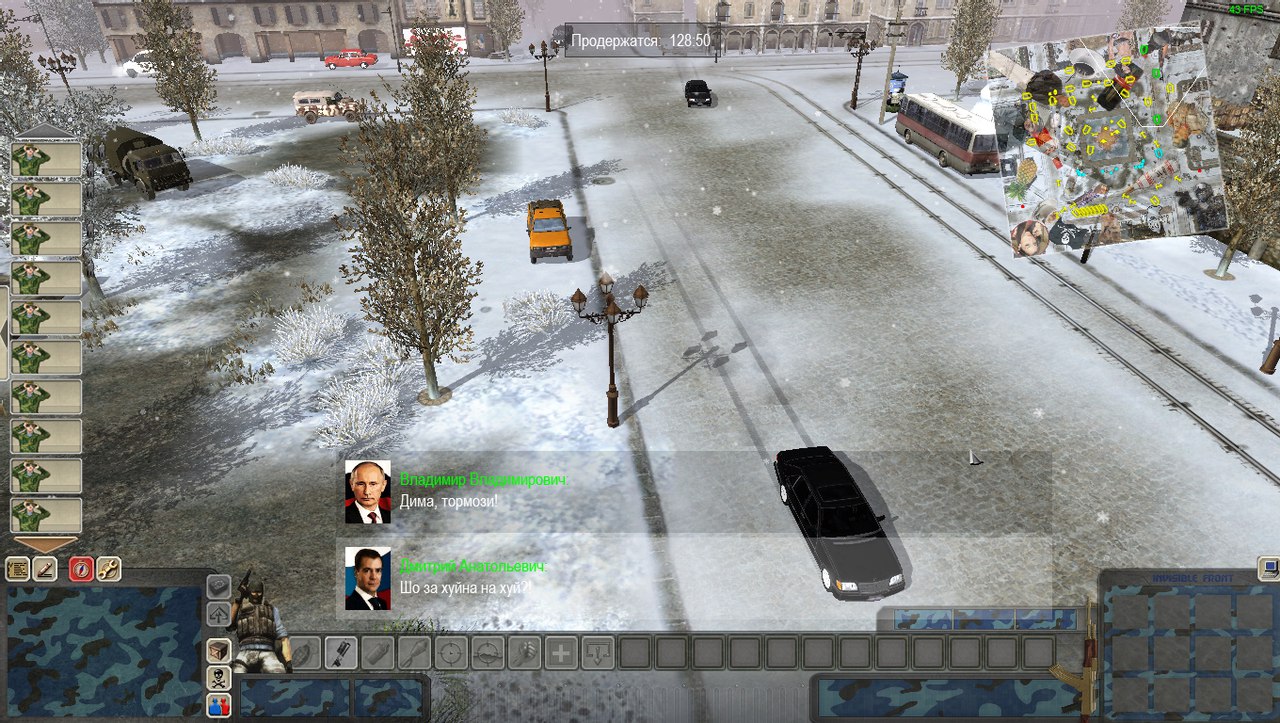The image size is (1280, 723).
Task: Open the wrench and spanner settings icon
Action: click(x=108, y=569)
